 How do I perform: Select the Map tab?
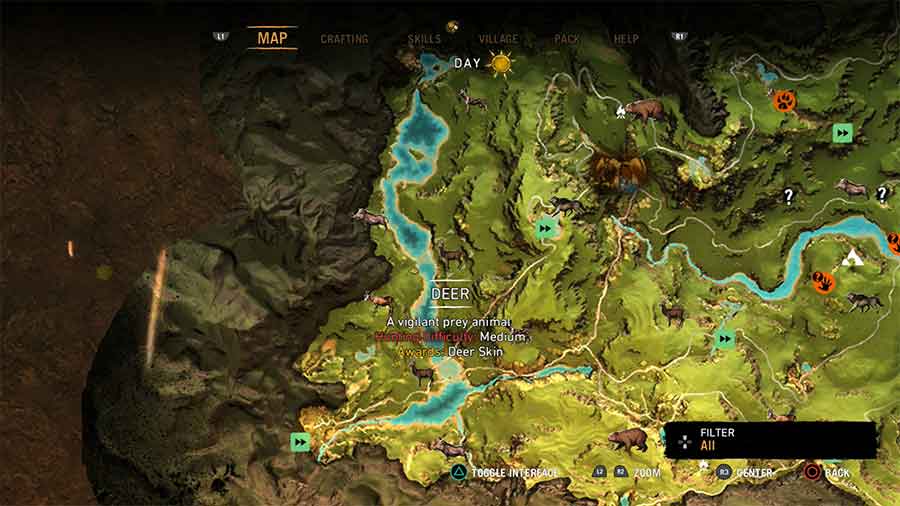tap(272, 39)
